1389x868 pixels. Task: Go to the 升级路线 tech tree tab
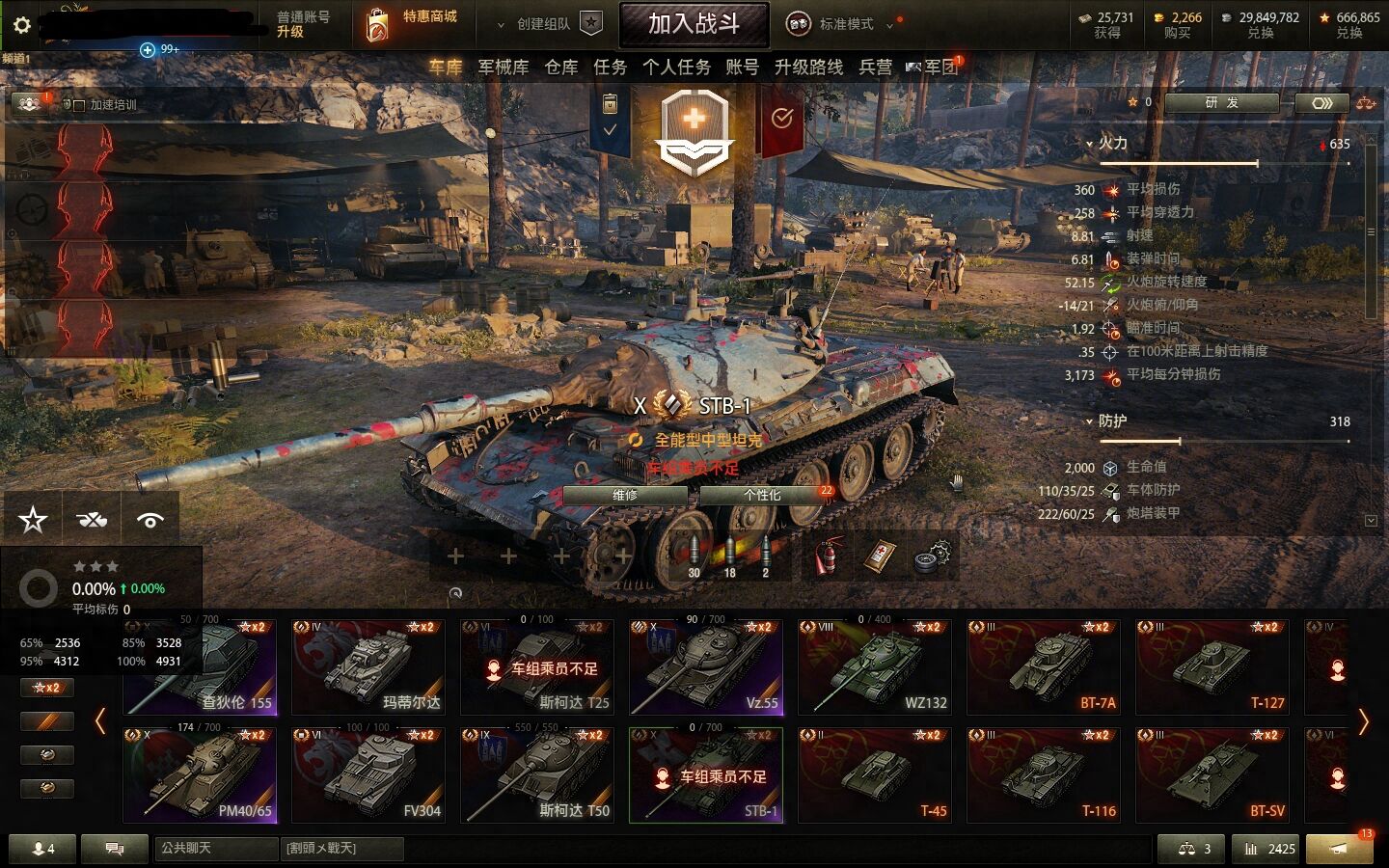pyautogui.click(x=808, y=67)
